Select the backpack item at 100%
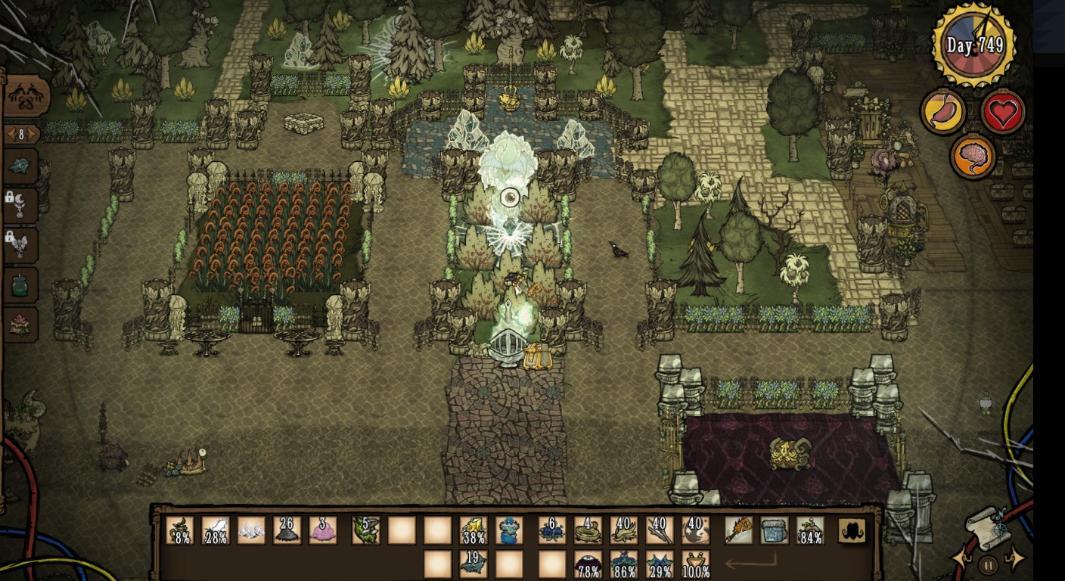Image resolution: width=1065 pixels, height=581 pixels. (x=695, y=565)
